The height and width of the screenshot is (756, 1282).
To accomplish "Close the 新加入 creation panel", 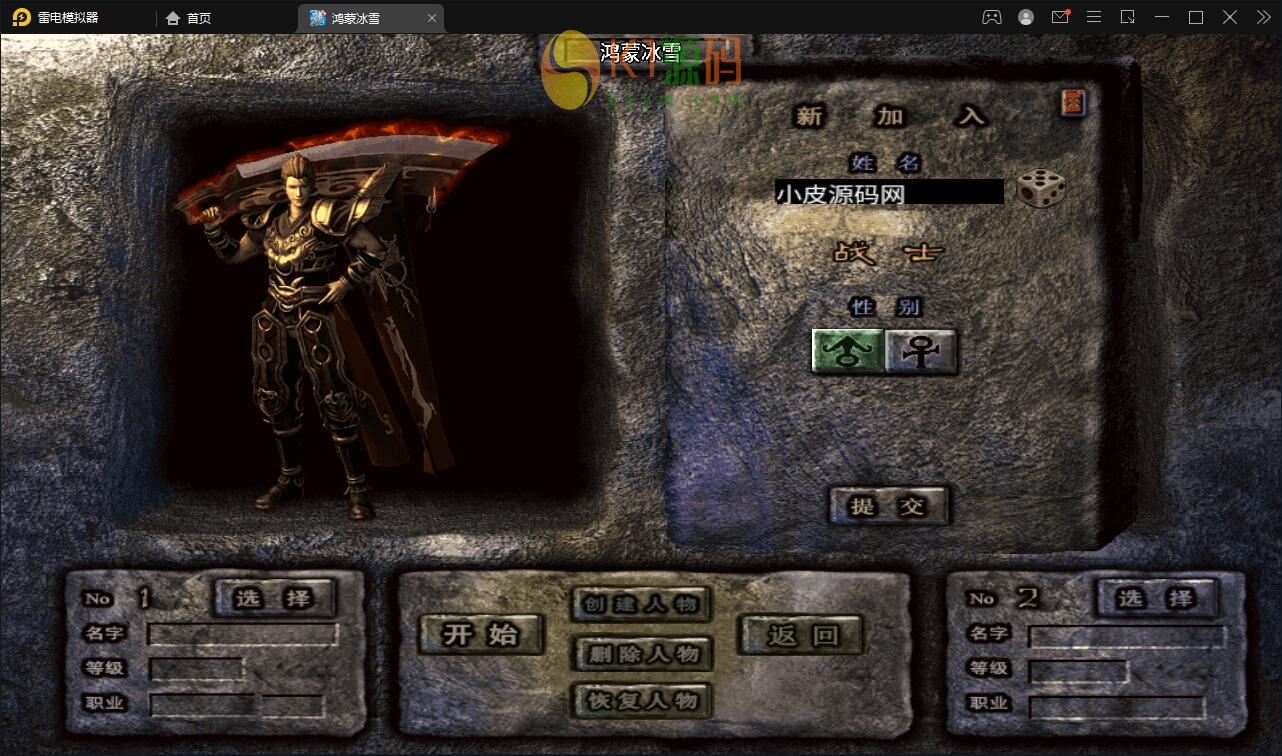I will pyautogui.click(x=1073, y=102).
